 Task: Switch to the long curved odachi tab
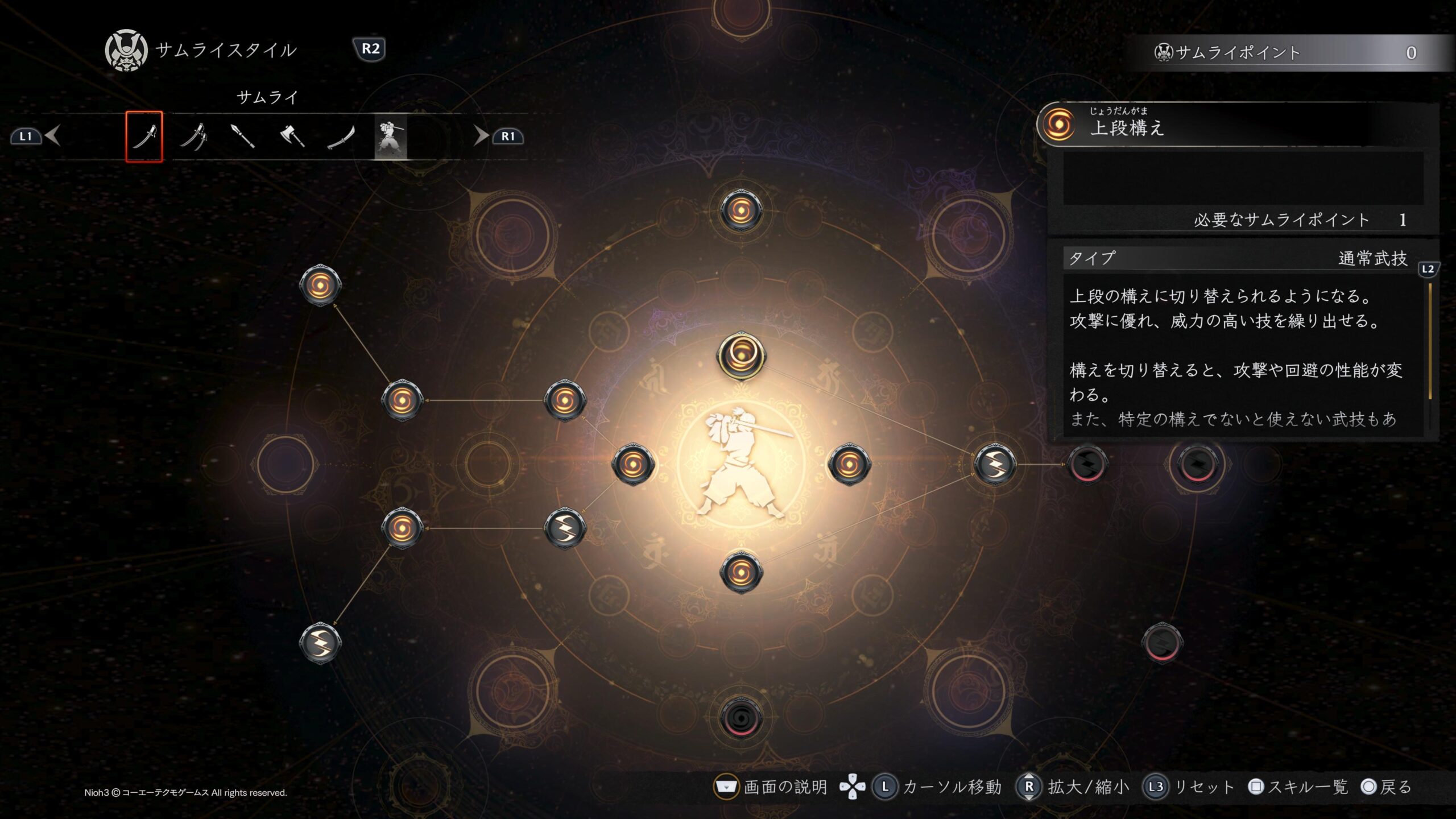click(x=341, y=136)
